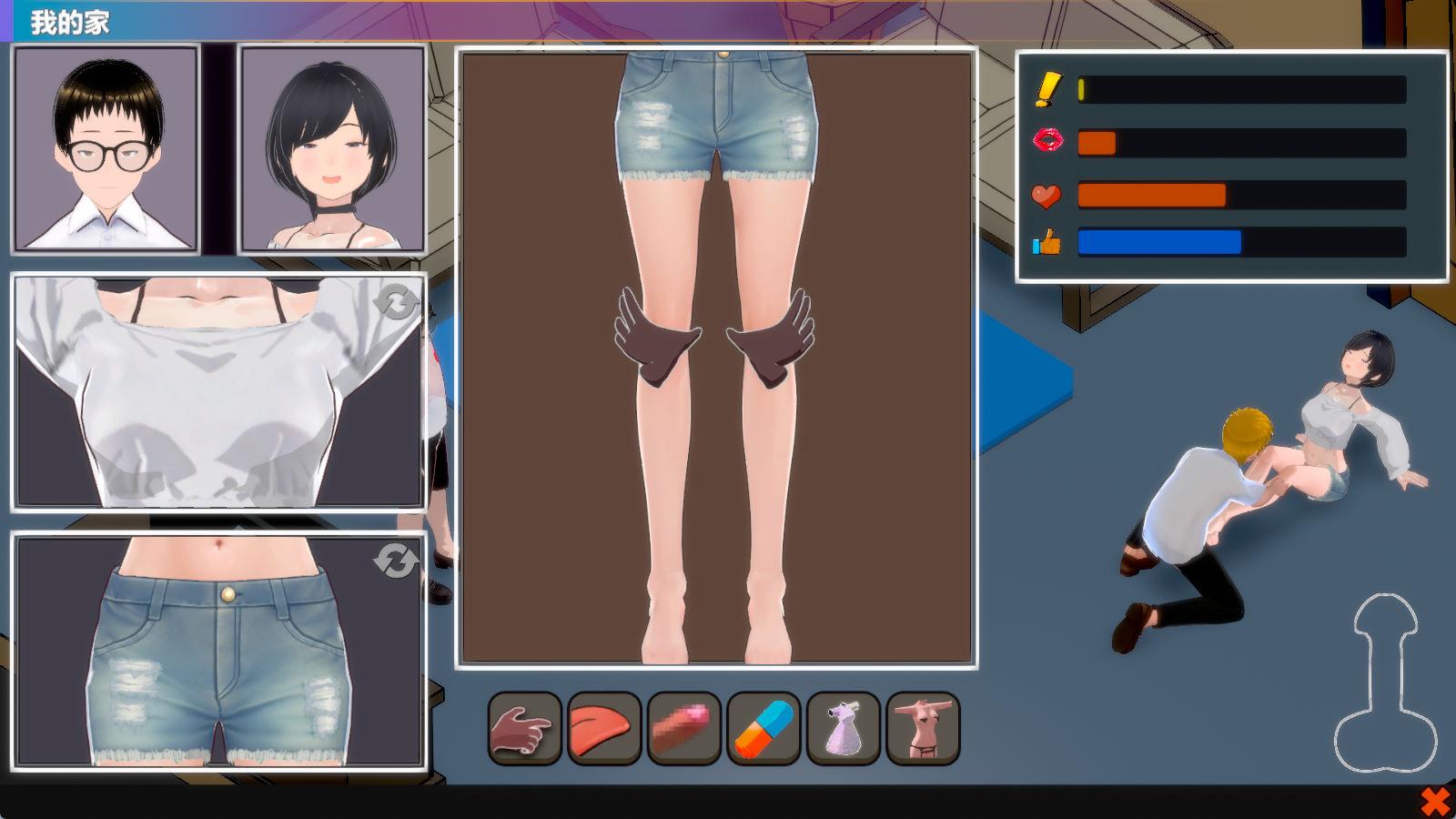Select the portrait of the short-haired woman
This screenshot has height=819, width=1456.
point(332,148)
